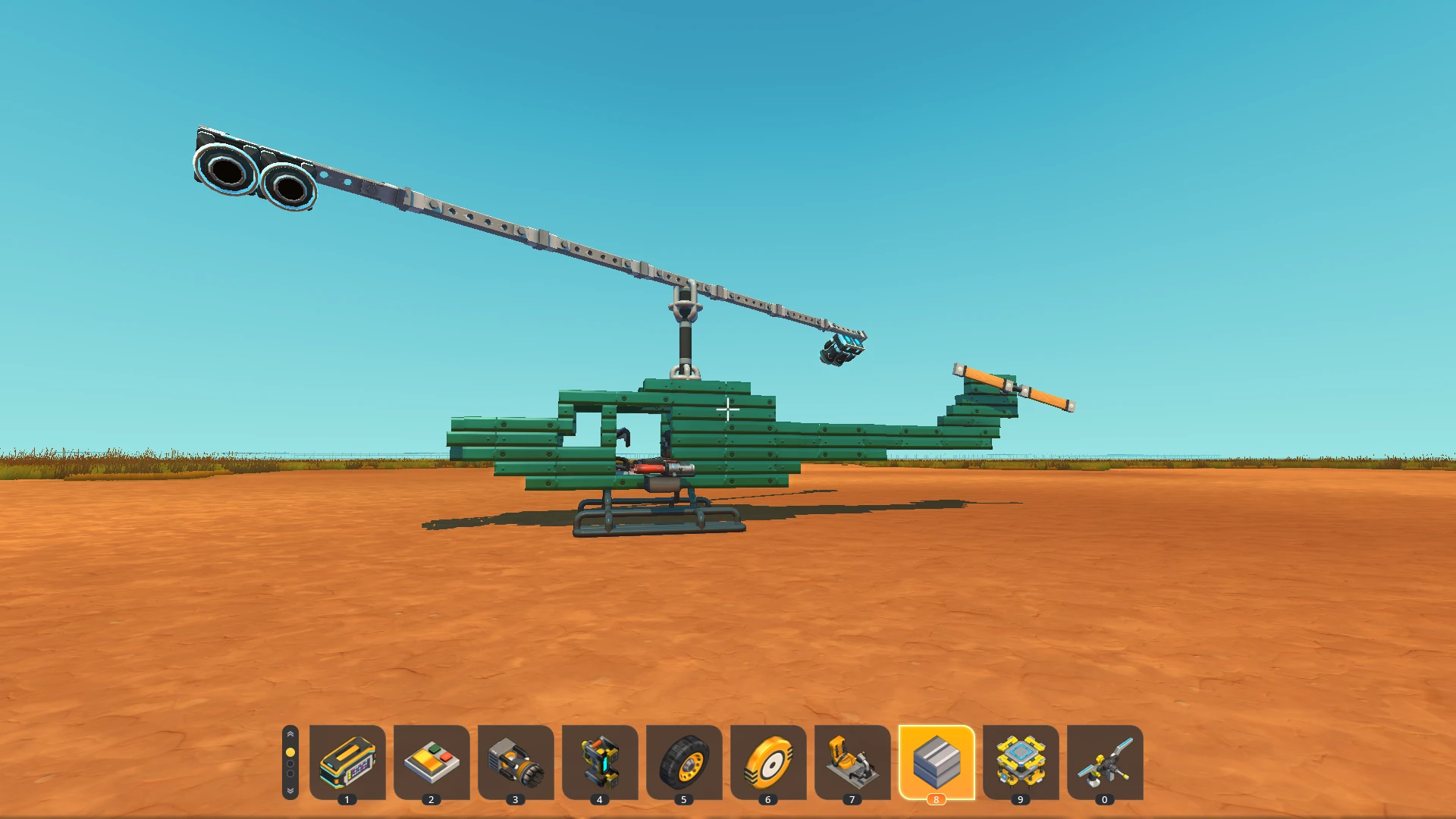Click the active yellow page indicator dot
Screen dimensions: 1456x819
(x=290, y=751)
